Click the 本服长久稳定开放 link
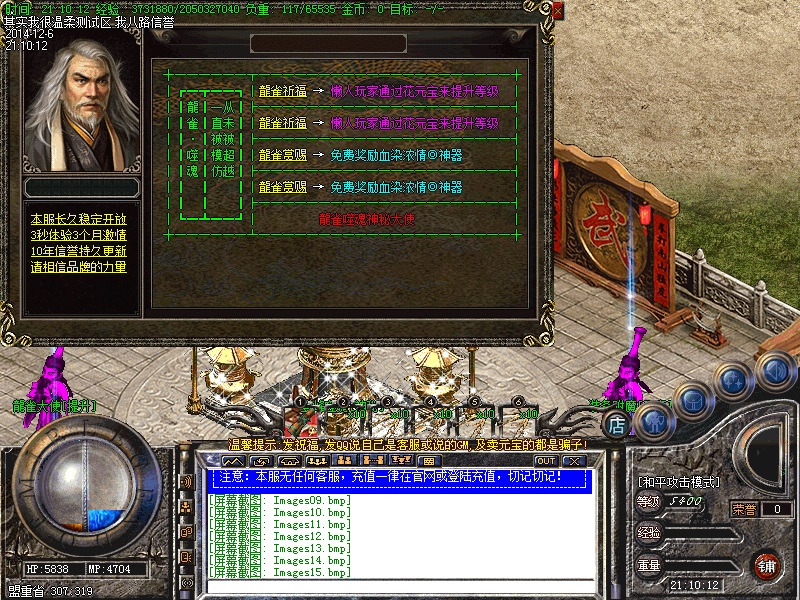Image resolution: width=800 pixels, height=600 pixels. tap(78, 219)
